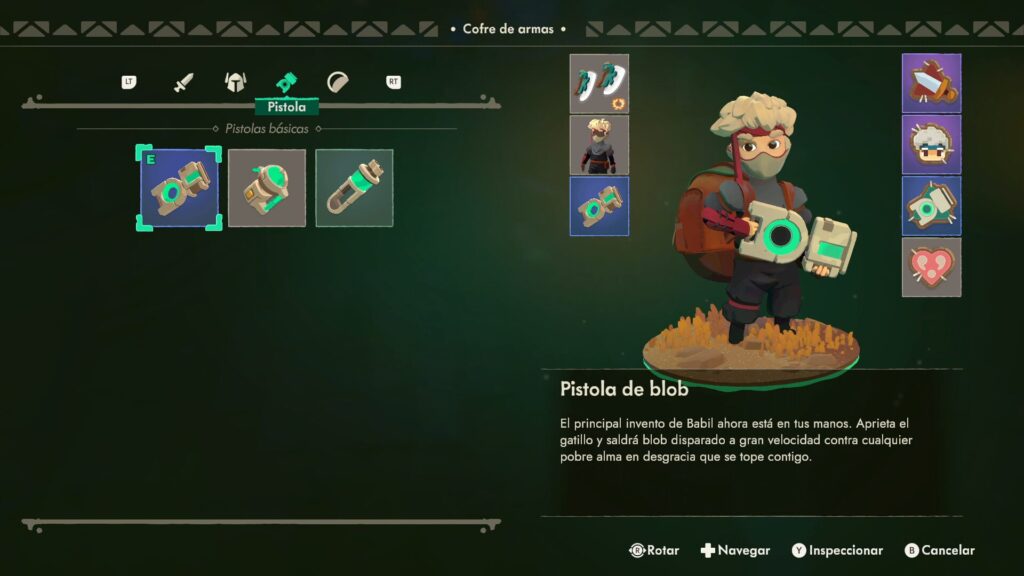The height and width of the screenshot is (576, 1024).
Task: Pick the green canister tube pistol
Action: click(354, 188)
